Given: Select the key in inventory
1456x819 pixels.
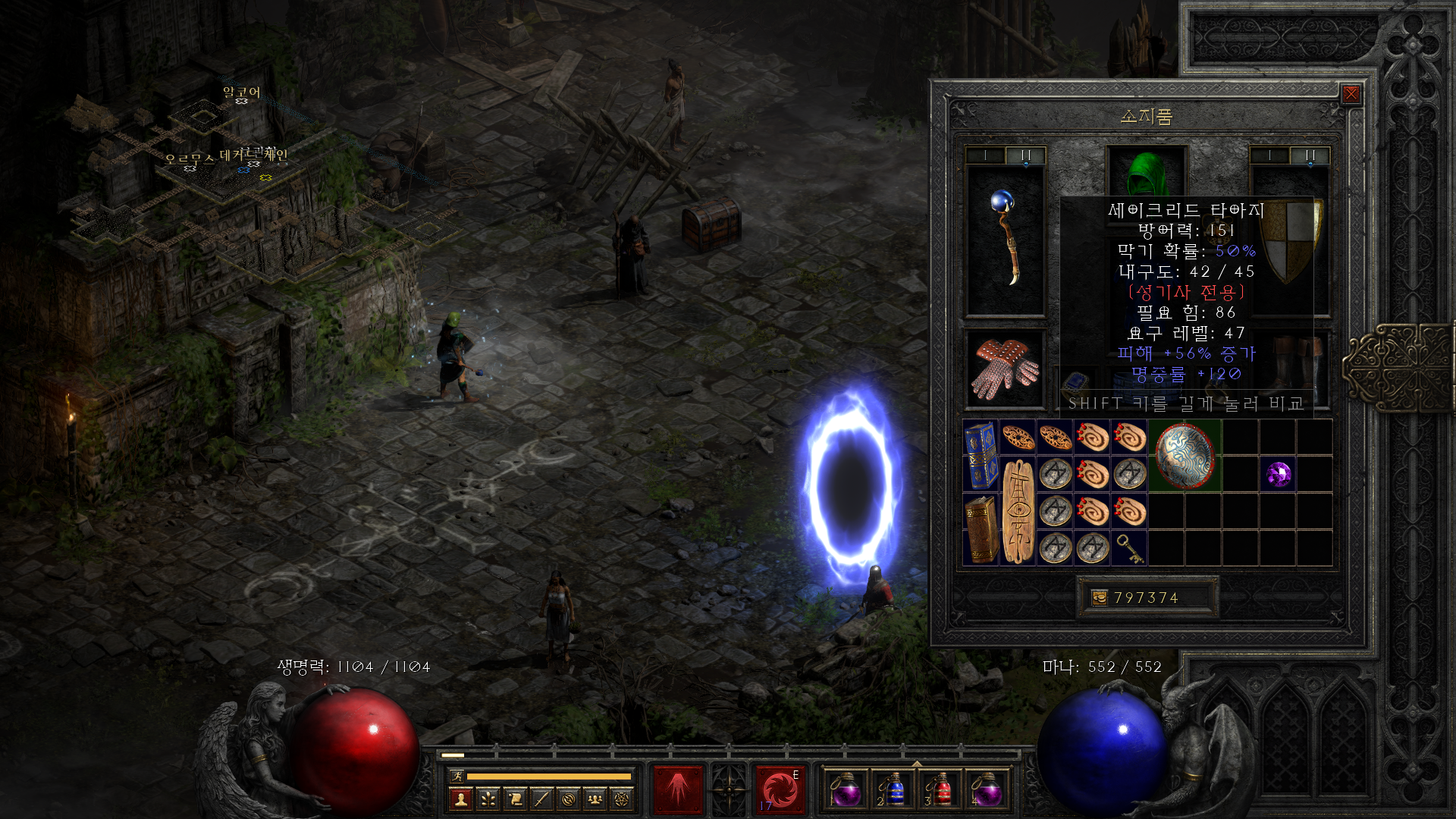Looking at the screenshot, I should (1130, 548).
